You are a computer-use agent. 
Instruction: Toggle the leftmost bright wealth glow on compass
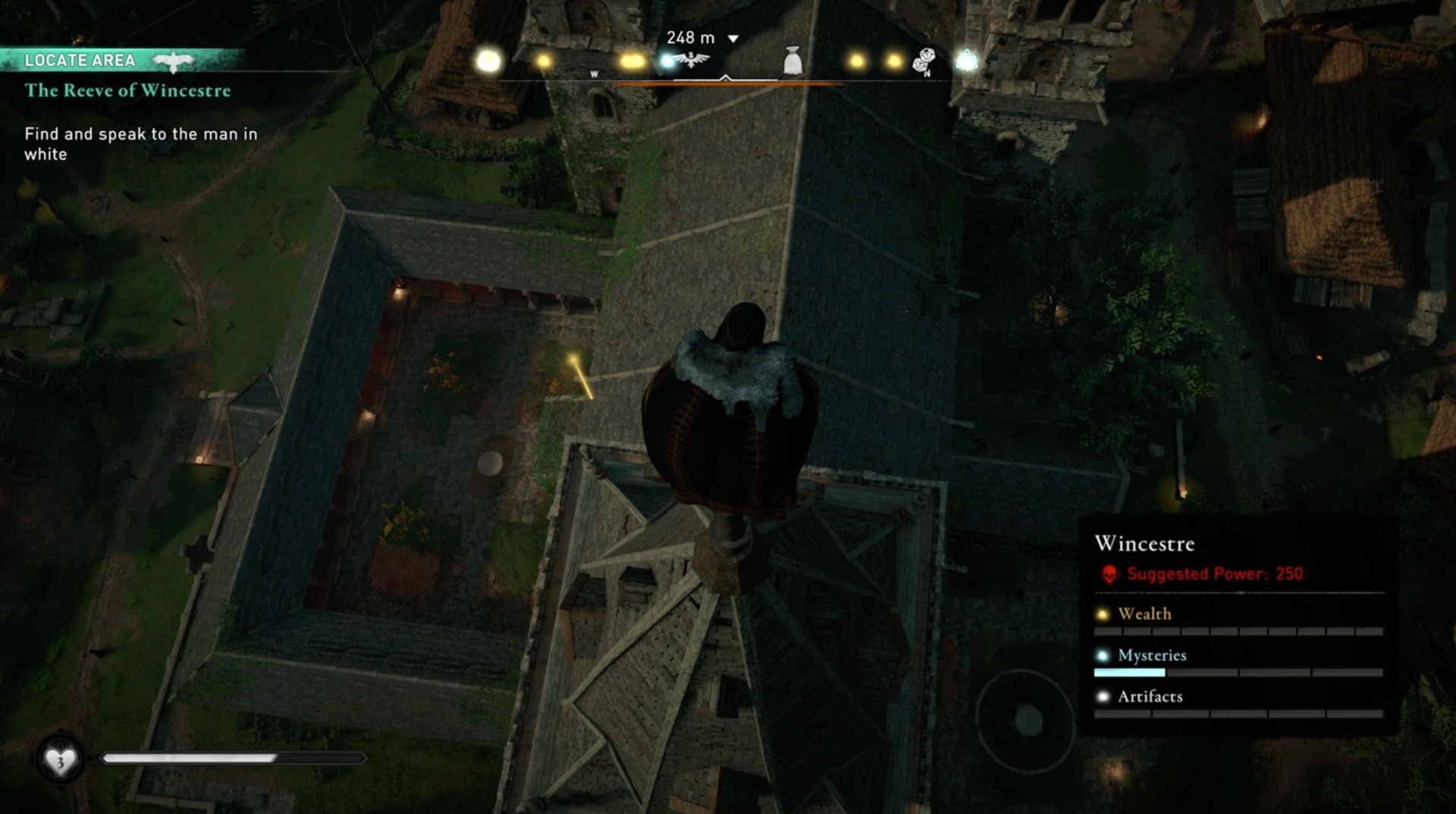pos(487,59)
